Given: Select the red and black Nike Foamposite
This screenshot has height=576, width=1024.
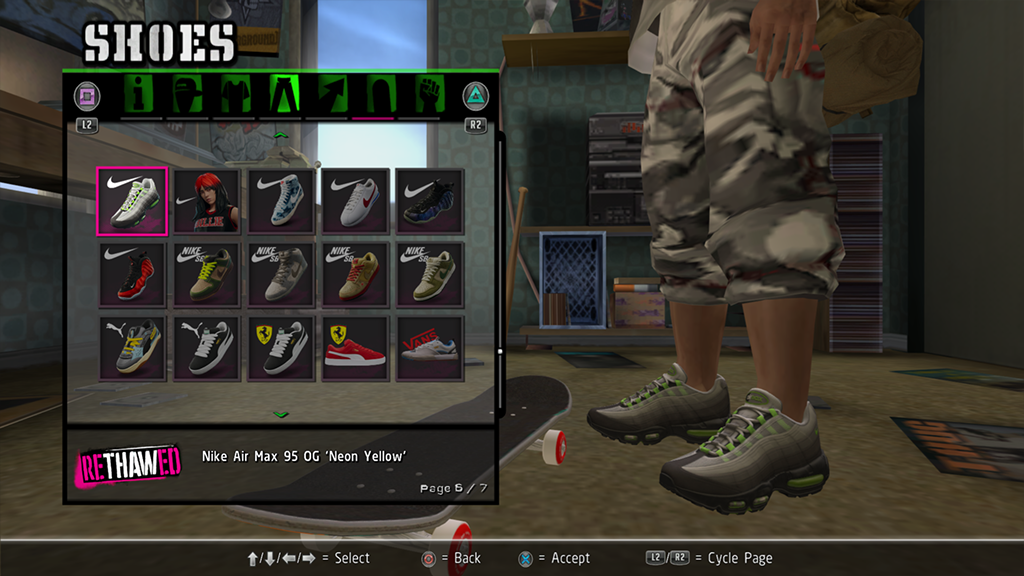Looking at the screenshot, I should [132, 275].
